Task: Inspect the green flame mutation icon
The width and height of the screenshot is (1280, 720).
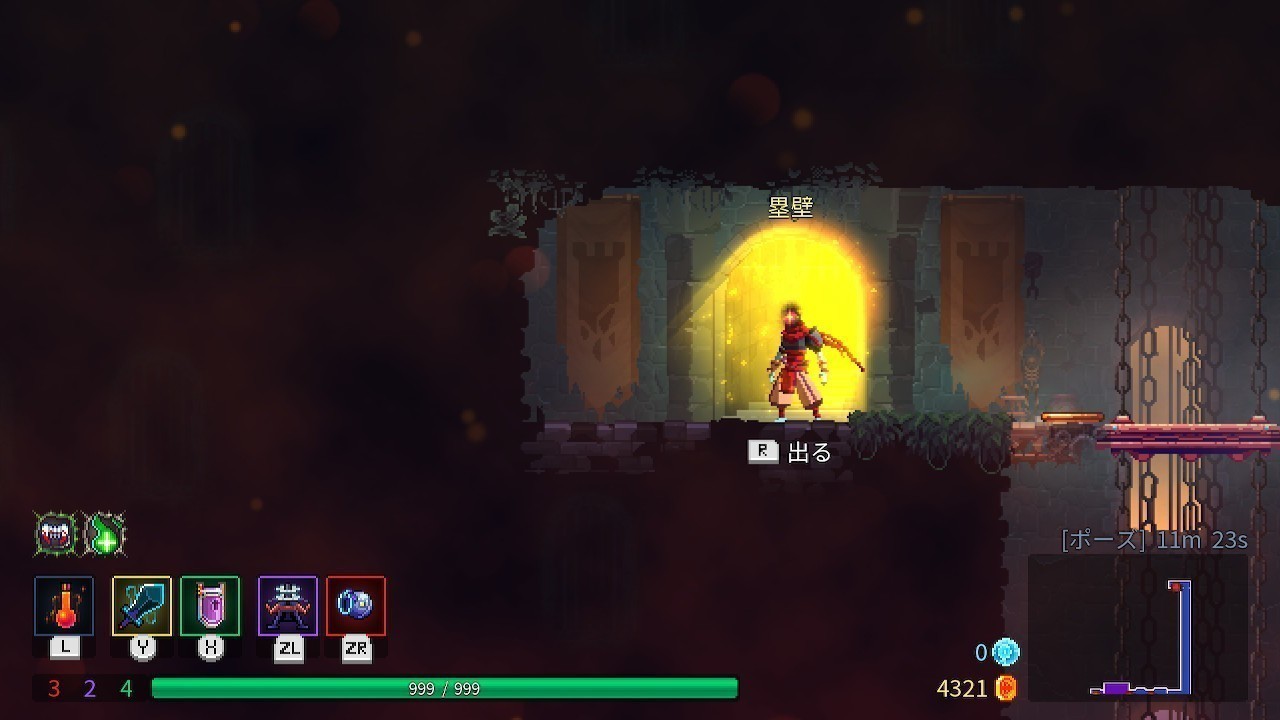Action: 105,535
